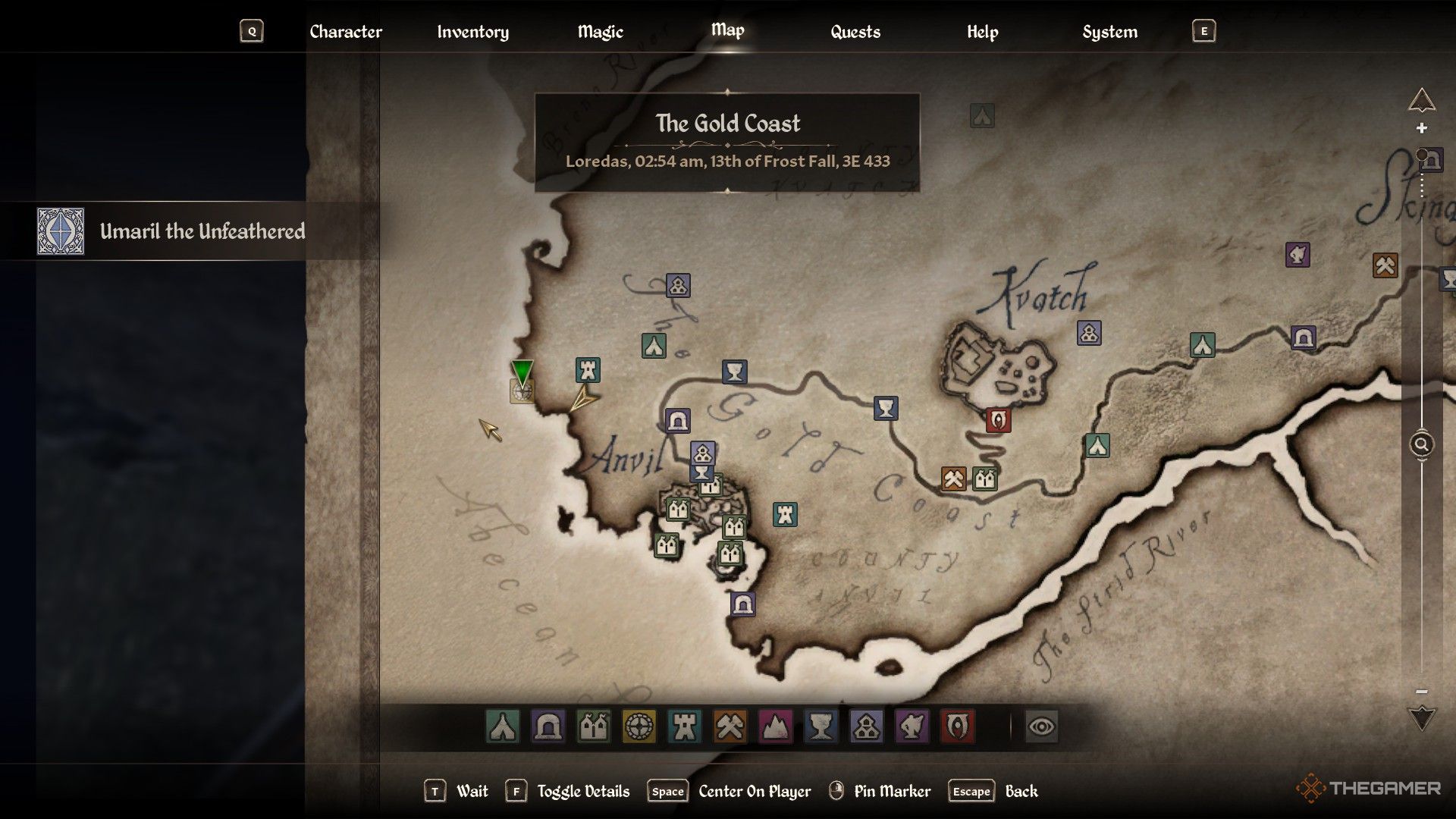Screen dimensions: 1456x819
Task: Switch to the Inventory tab
Action: [x=472, y=32]
